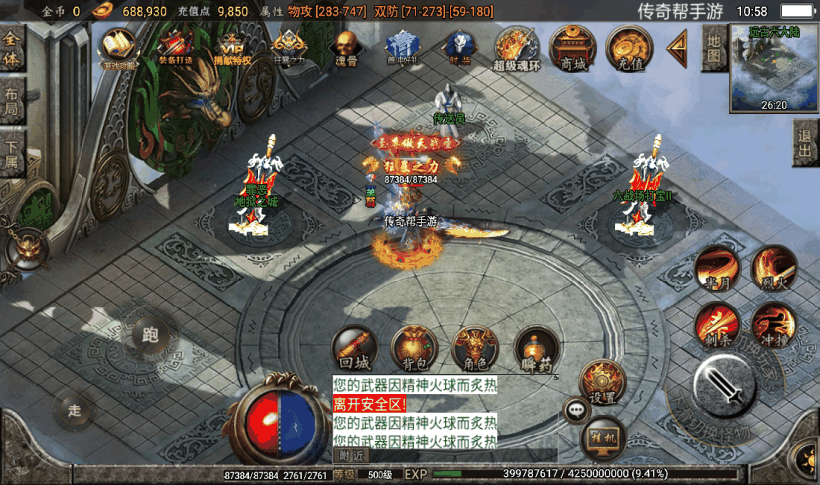Open the 设置 settings gear
The width and height of the screenshot is (820, 485).
602,382
